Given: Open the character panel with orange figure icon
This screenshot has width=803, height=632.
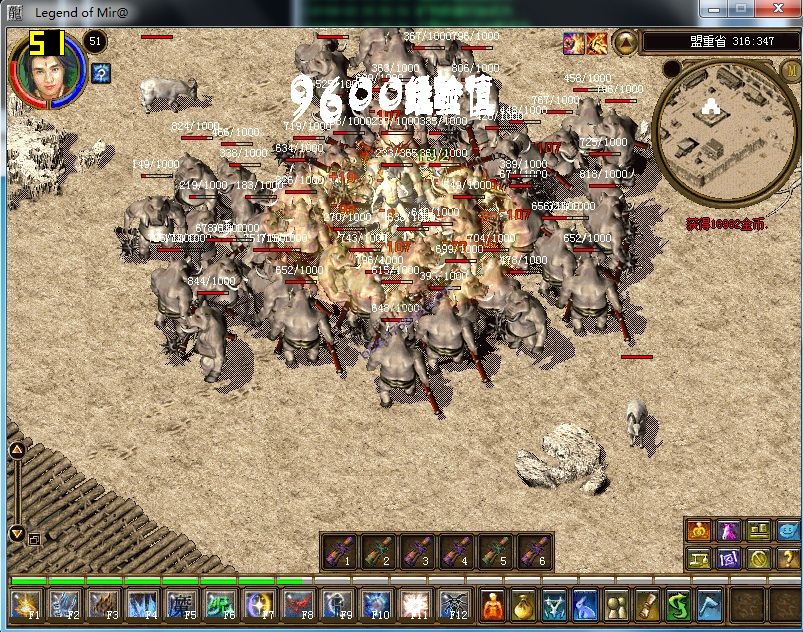Looking at the screenshot, I should tap(493, 605).
